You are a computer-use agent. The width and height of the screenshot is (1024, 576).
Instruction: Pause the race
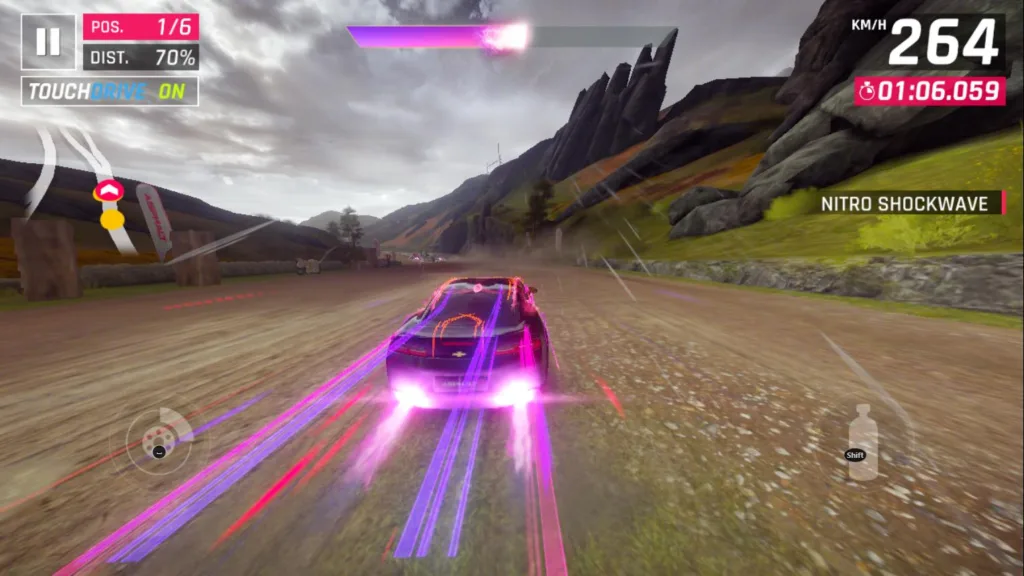48,41
